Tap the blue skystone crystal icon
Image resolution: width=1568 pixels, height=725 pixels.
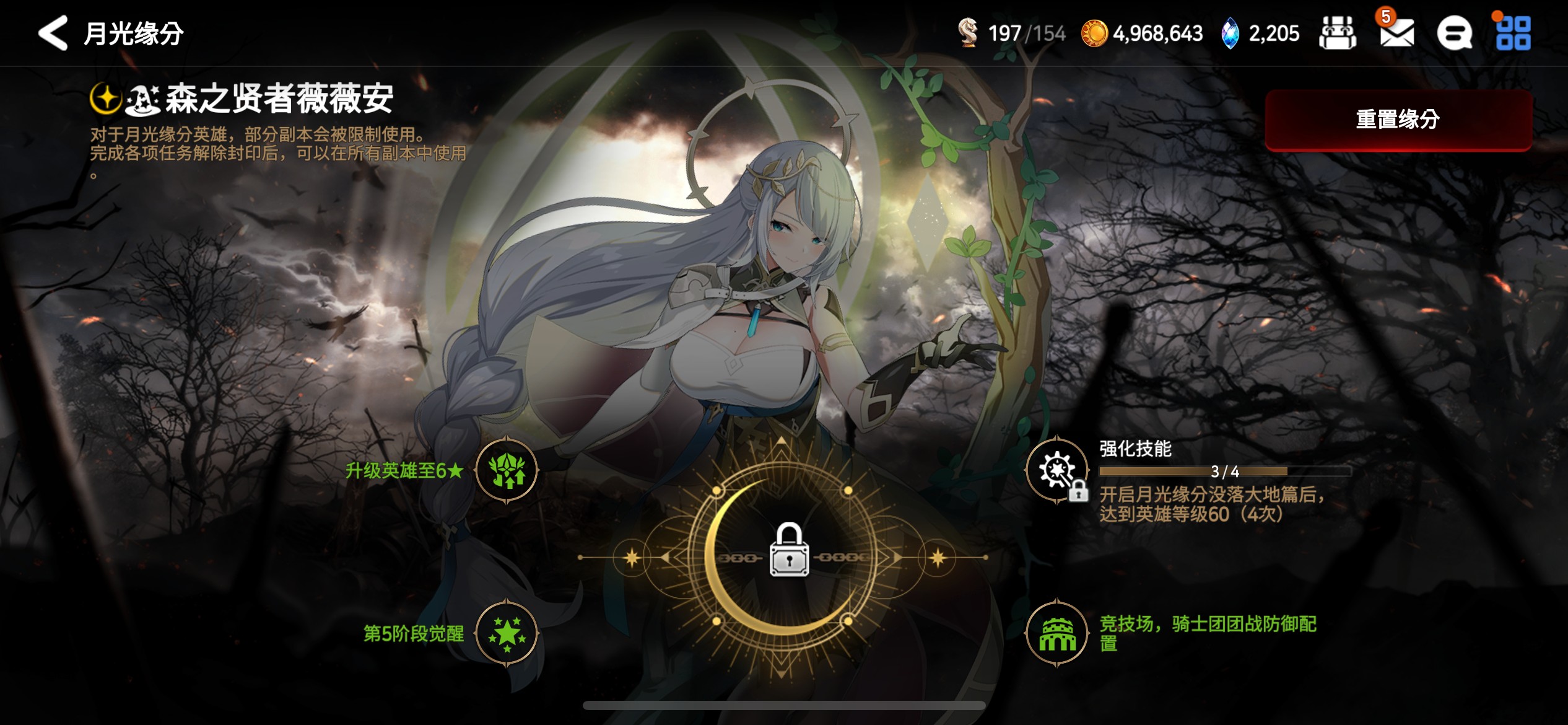[x=1230, y=33]
